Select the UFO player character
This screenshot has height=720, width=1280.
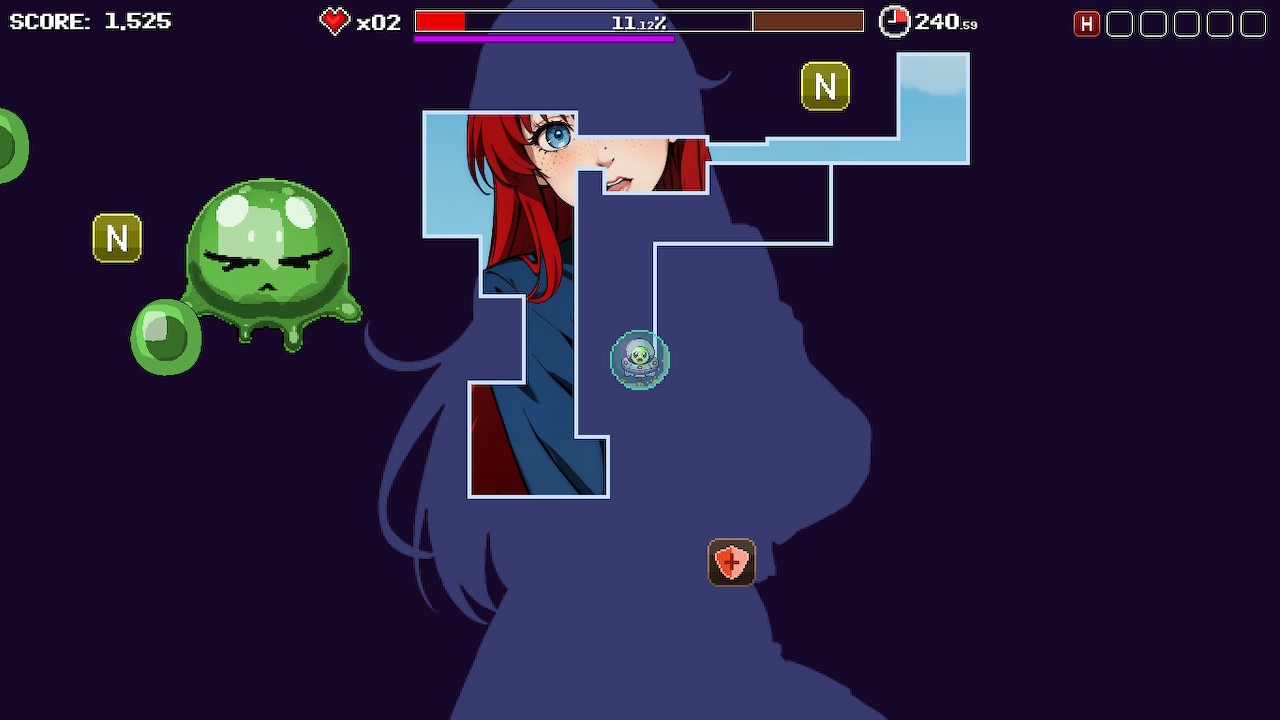pos(639,361)
